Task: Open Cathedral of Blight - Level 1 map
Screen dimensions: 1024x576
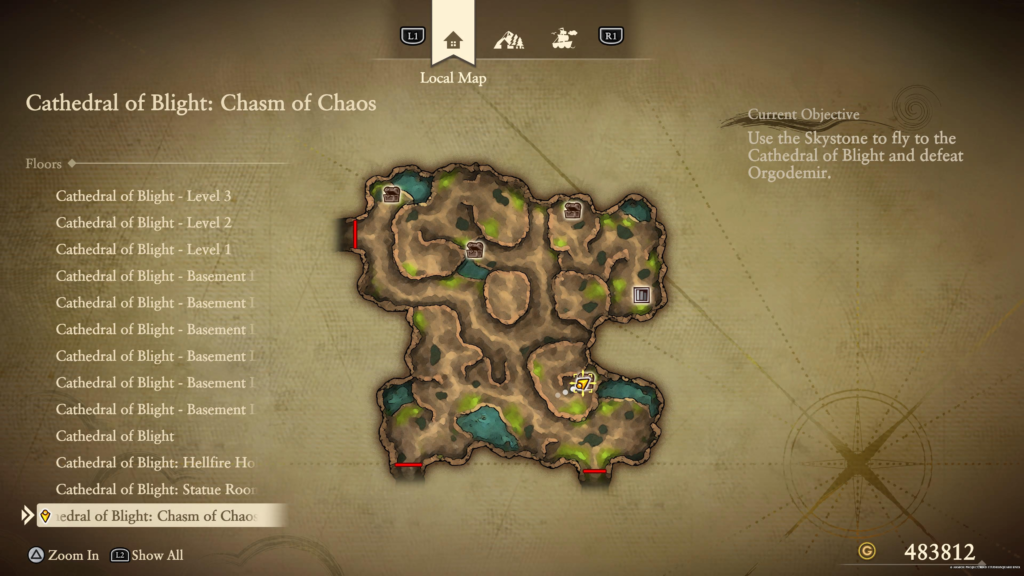Action: click(x=144, y=249)
